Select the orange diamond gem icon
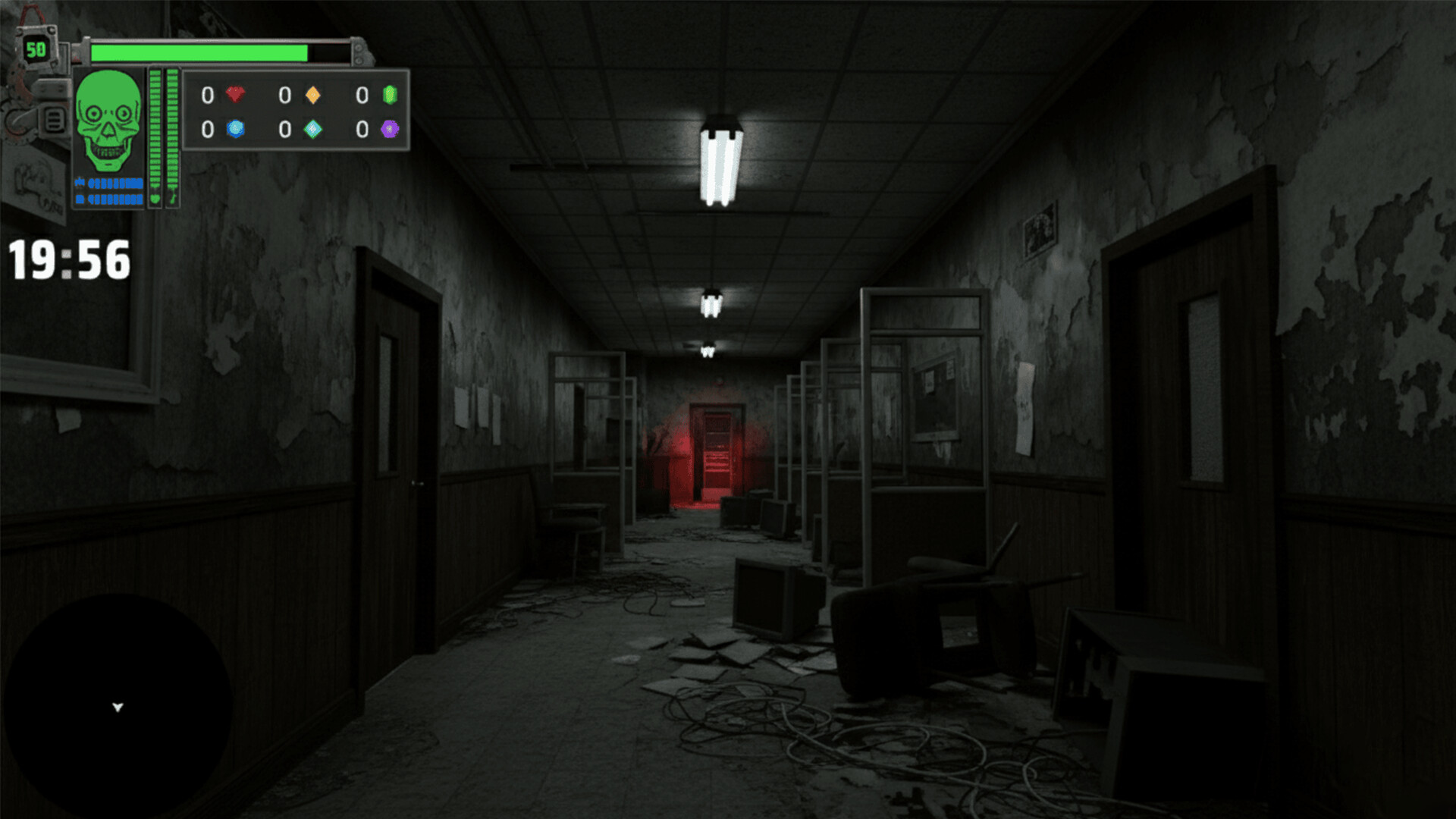1456x819 pixels. click(x=312, y=96)
